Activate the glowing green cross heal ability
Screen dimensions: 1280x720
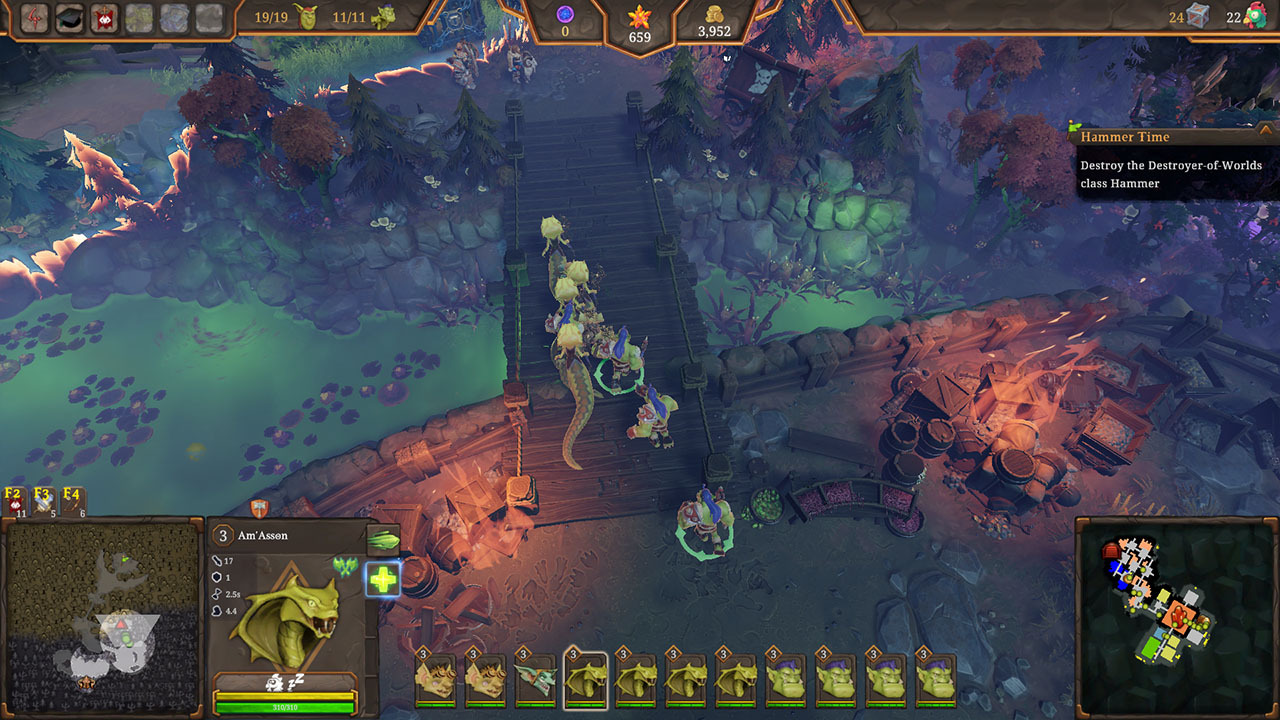(x=383, y=578)
